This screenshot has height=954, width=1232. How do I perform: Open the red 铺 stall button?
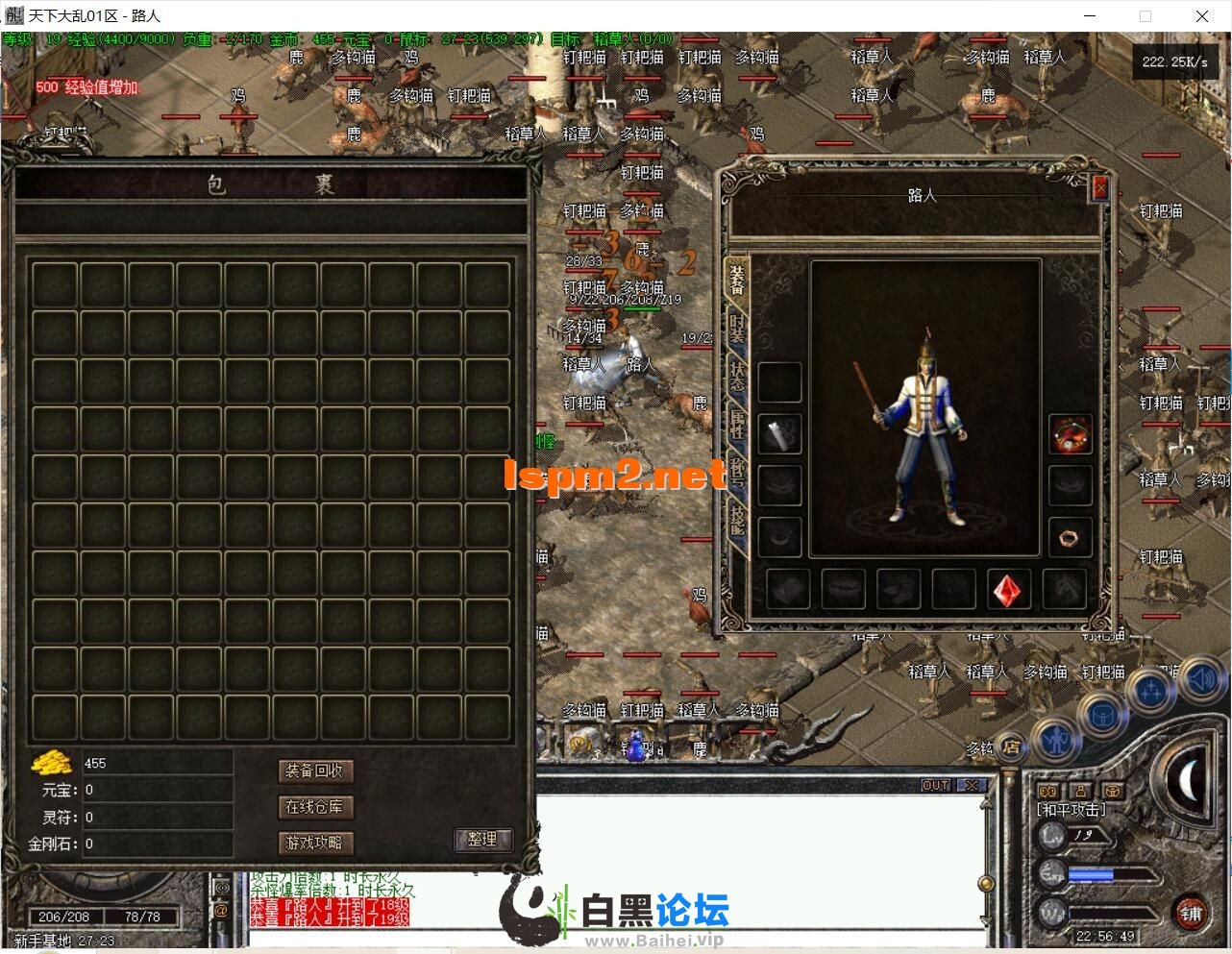click(x=1192, y=913)
